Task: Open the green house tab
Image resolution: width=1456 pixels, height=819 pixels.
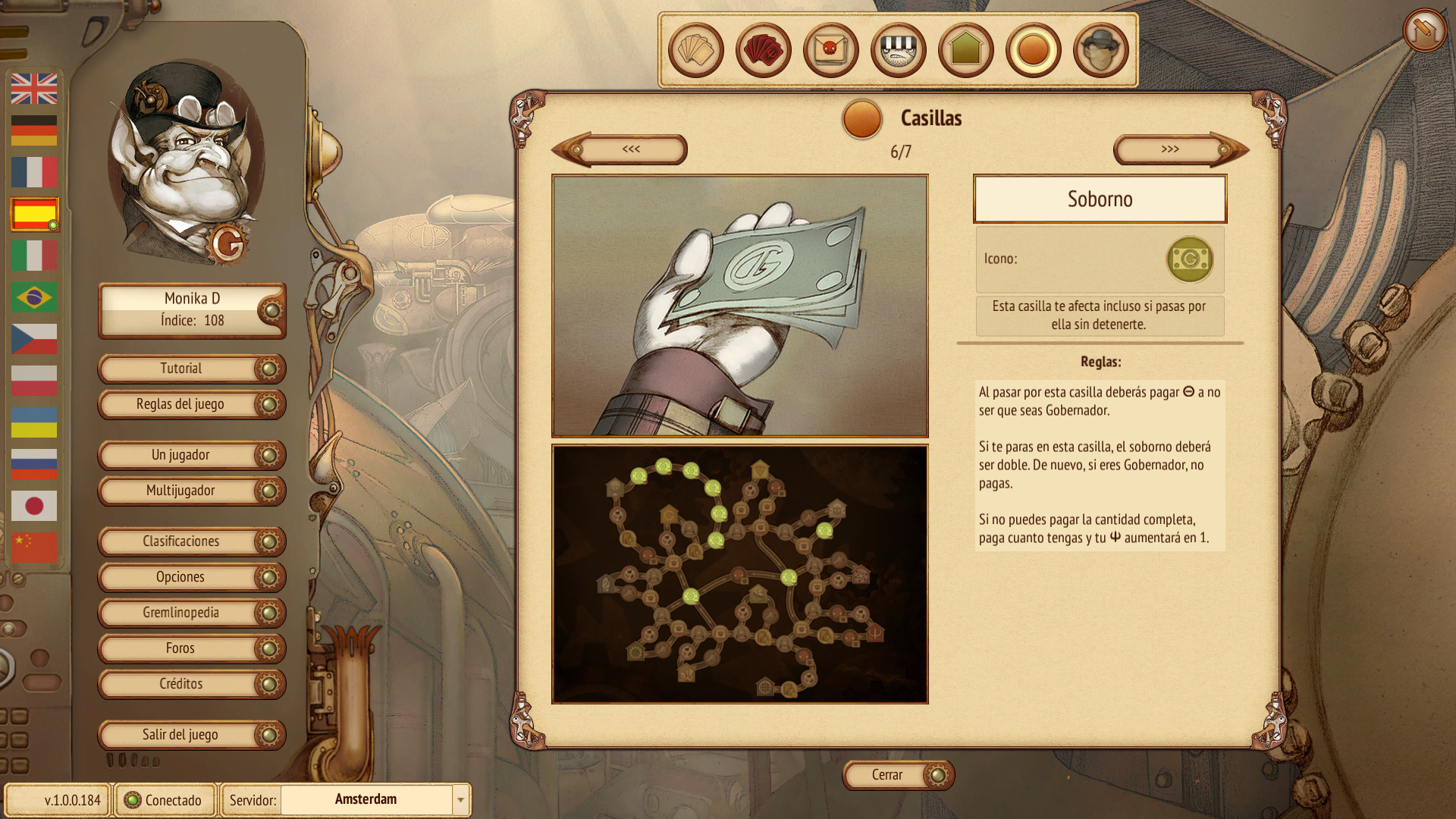Action: (x=965, y=51)
